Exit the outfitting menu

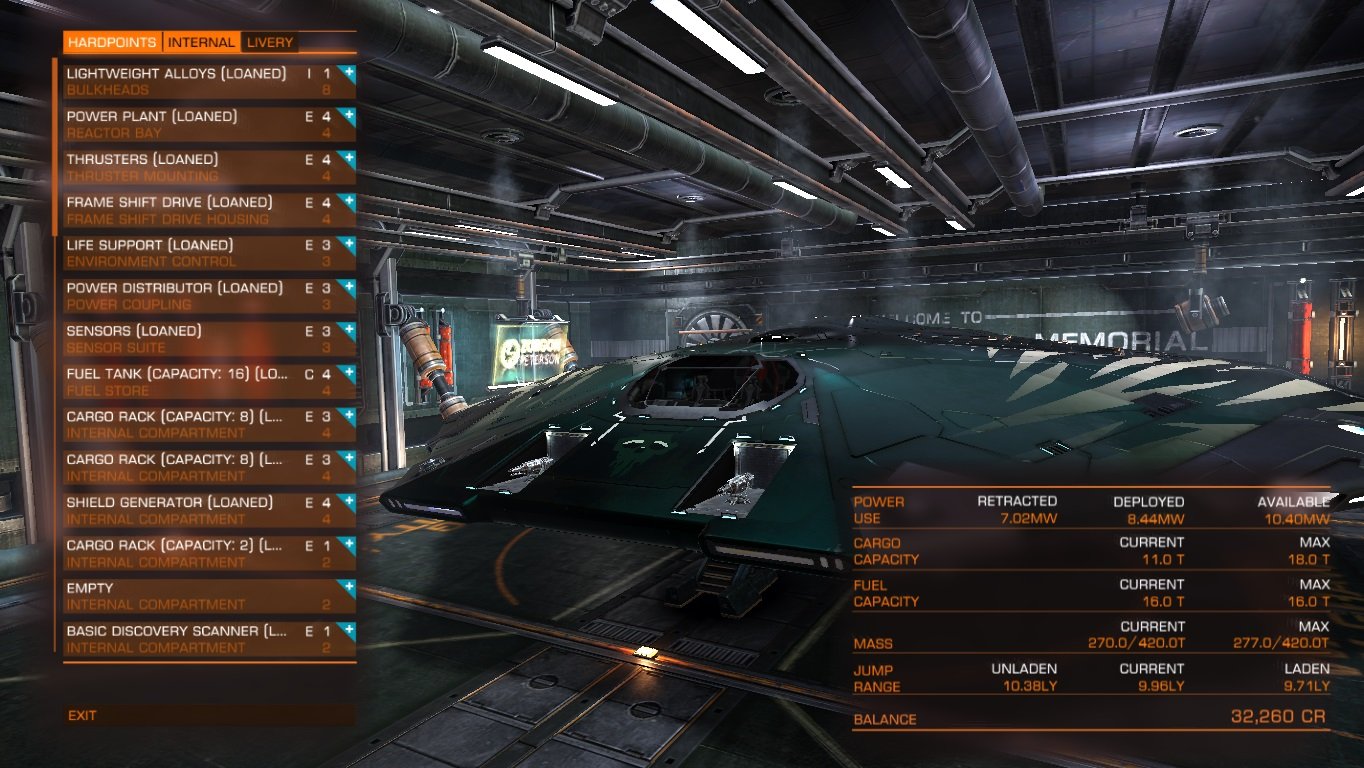(83, 715)
